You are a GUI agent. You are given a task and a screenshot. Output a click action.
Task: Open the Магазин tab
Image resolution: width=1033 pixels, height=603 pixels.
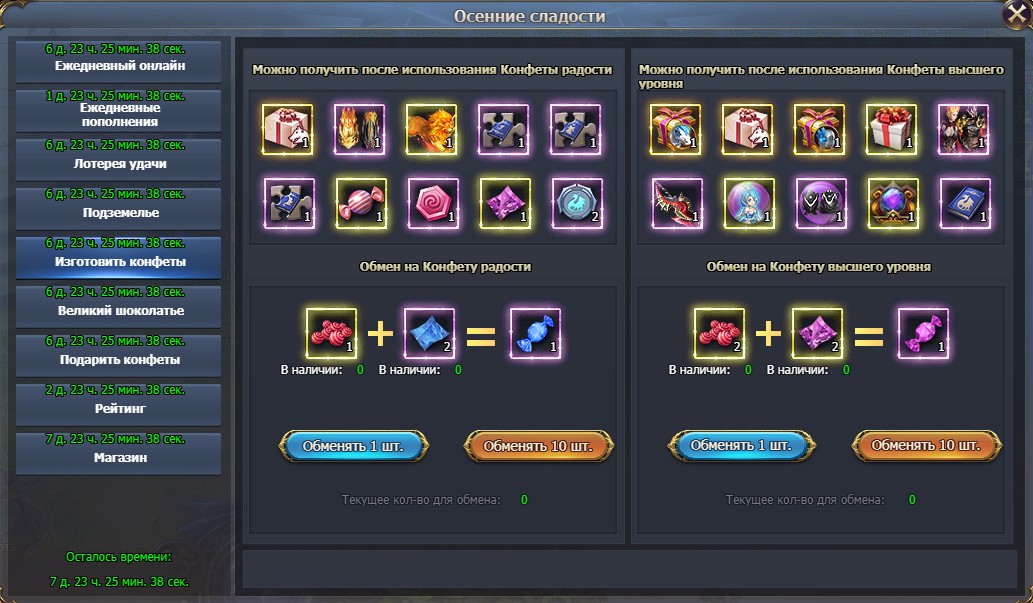(x=119, y=453)
